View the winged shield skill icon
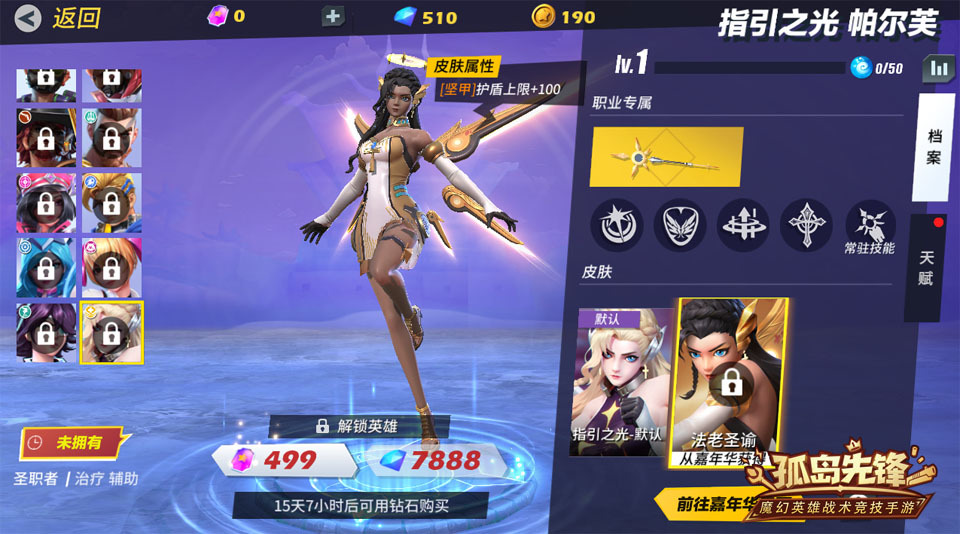The height and width of the screenshot is (534, 960). (679, 224)
